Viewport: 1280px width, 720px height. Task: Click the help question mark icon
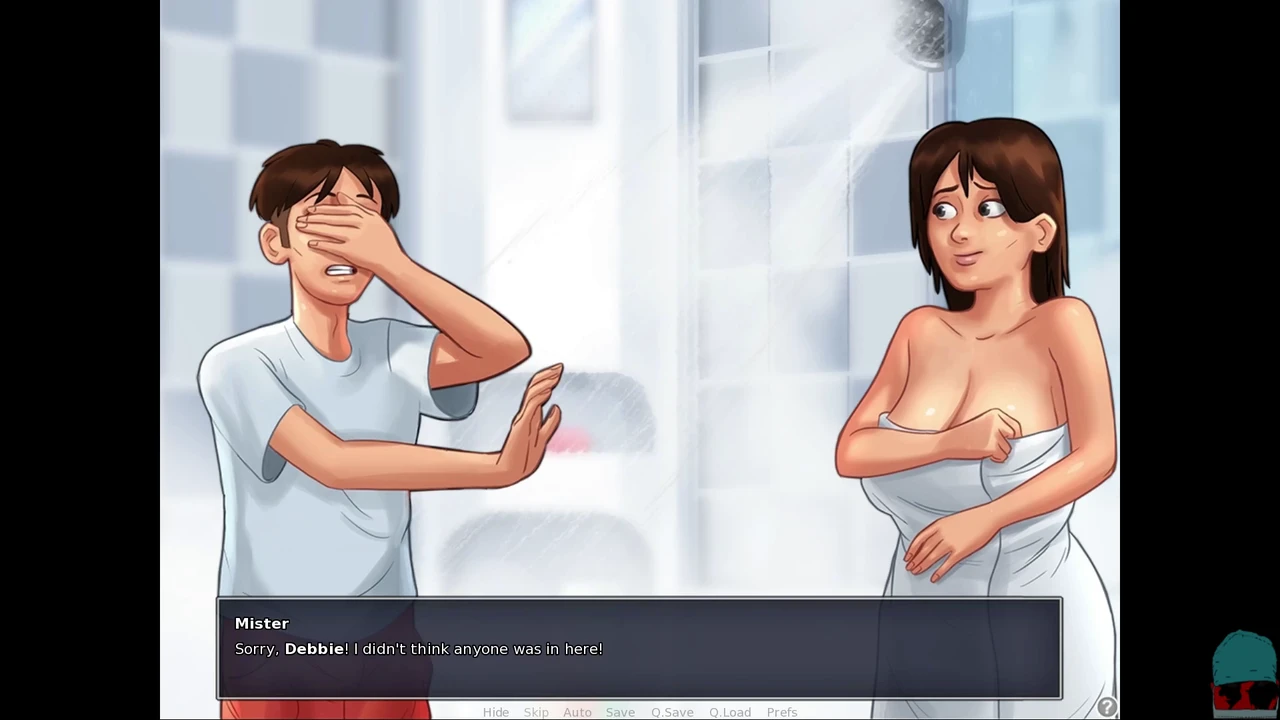click(1107, 707)
